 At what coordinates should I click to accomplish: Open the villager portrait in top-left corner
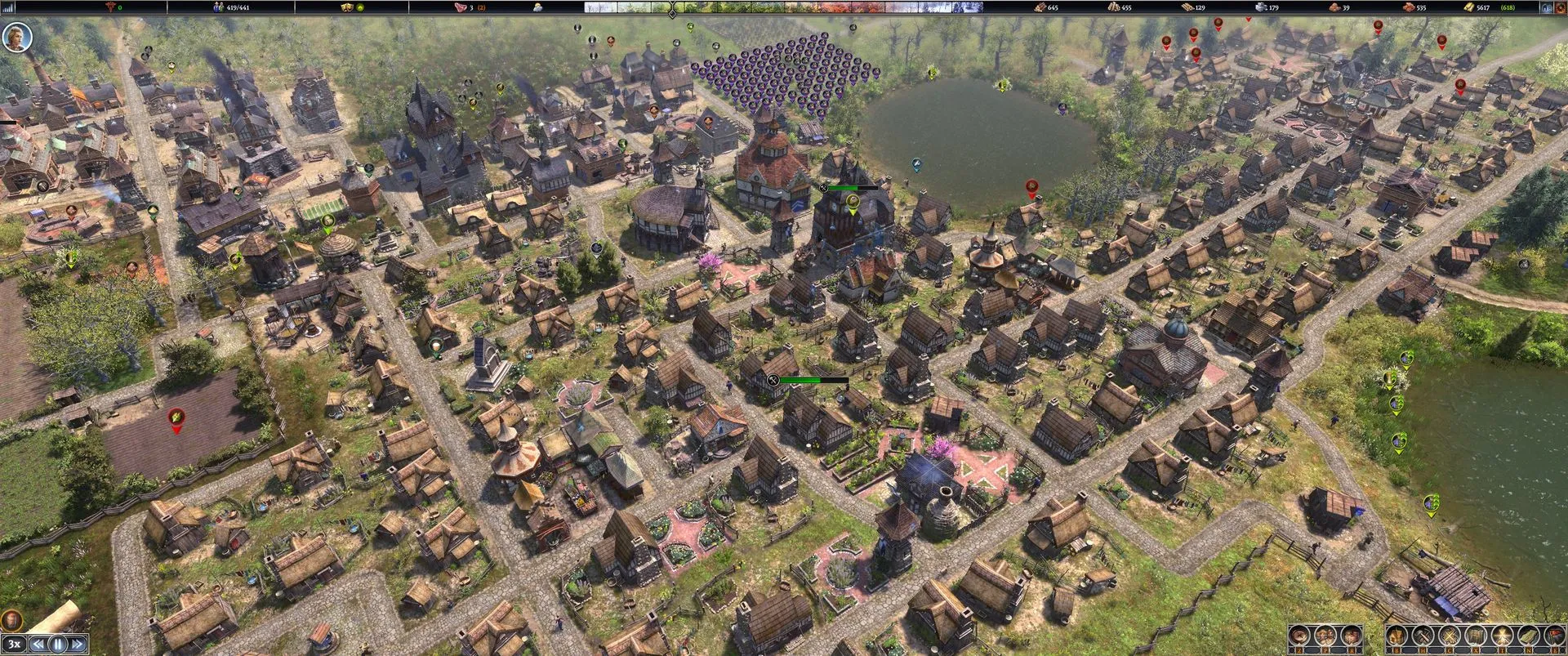tap(16, 37)
